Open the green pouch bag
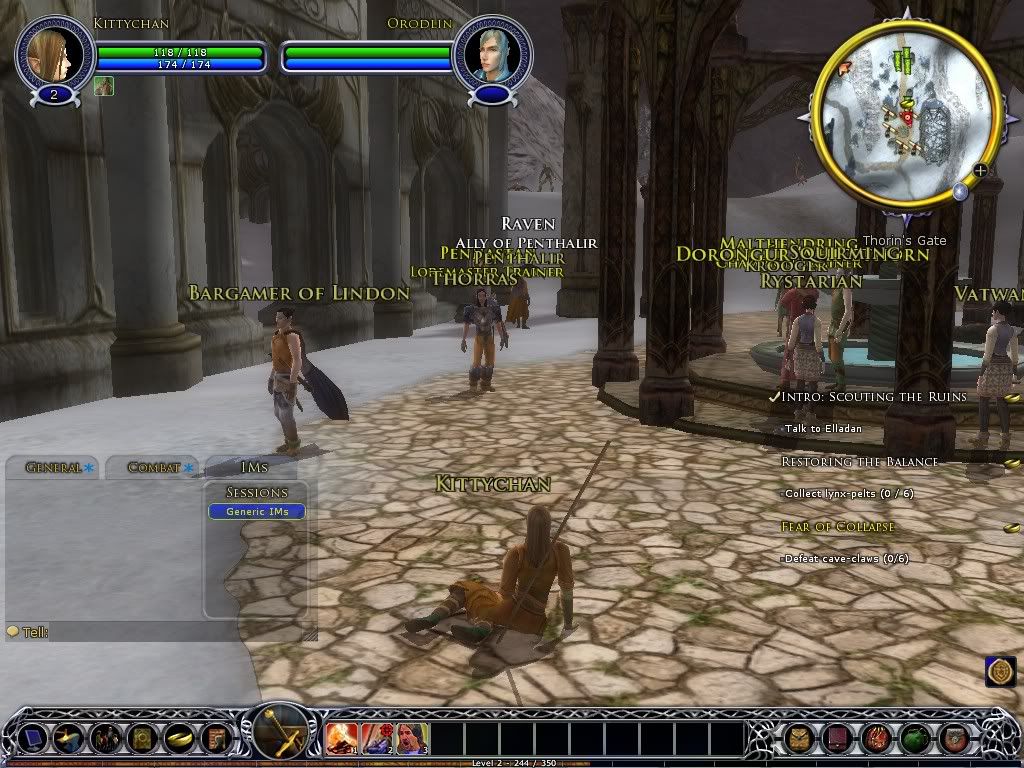1024x768 pixels. (916, 739)
